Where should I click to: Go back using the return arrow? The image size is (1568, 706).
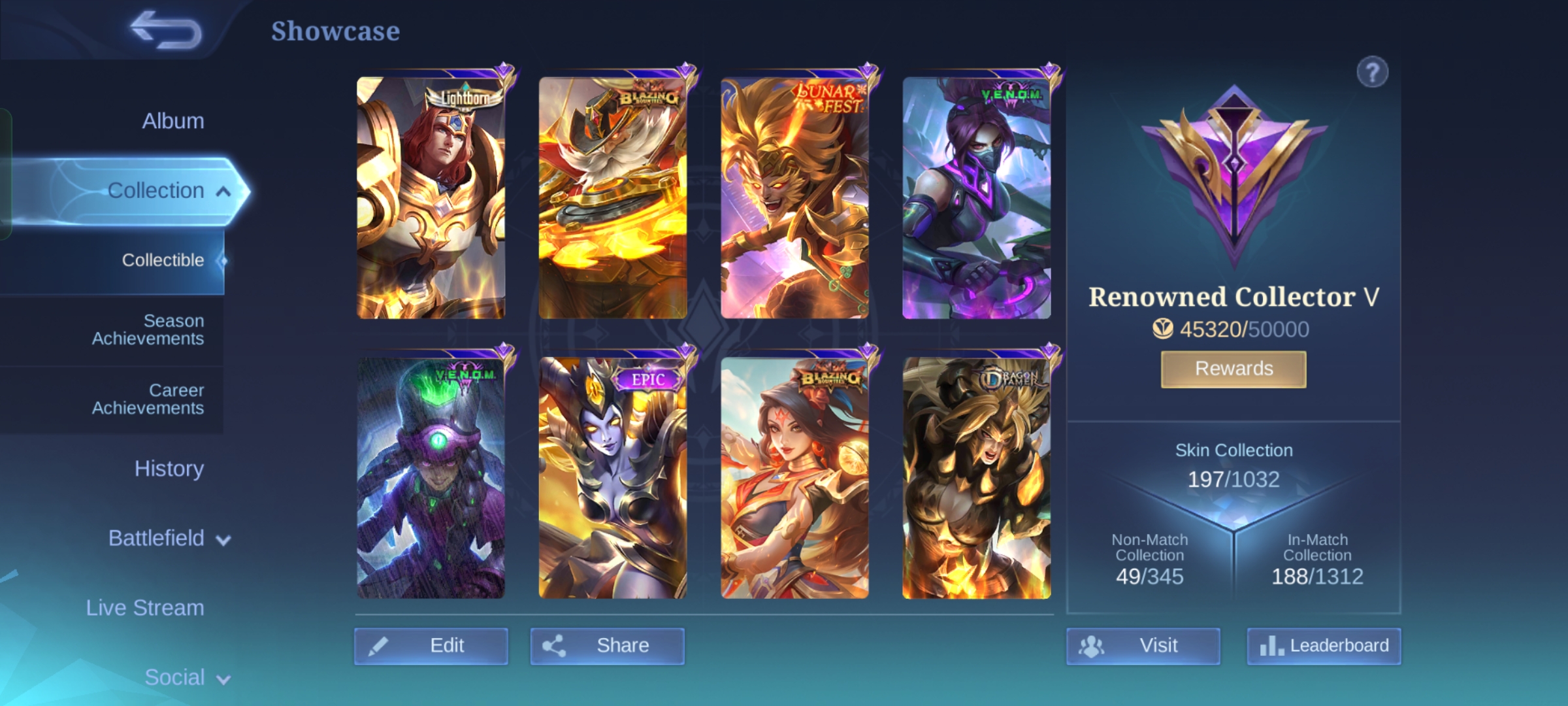click(x=167, y=31)
